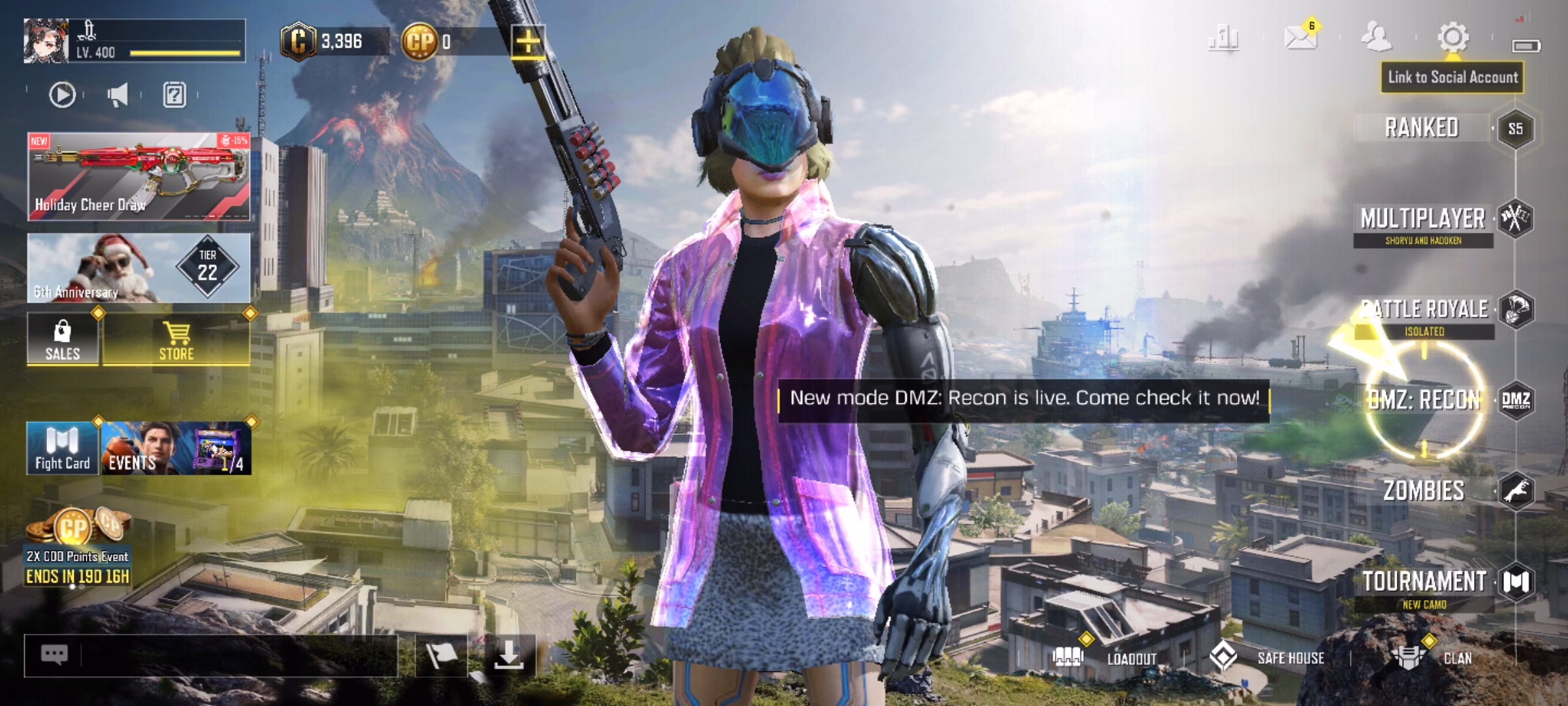Open the Zombies mode

(1424, 490)
